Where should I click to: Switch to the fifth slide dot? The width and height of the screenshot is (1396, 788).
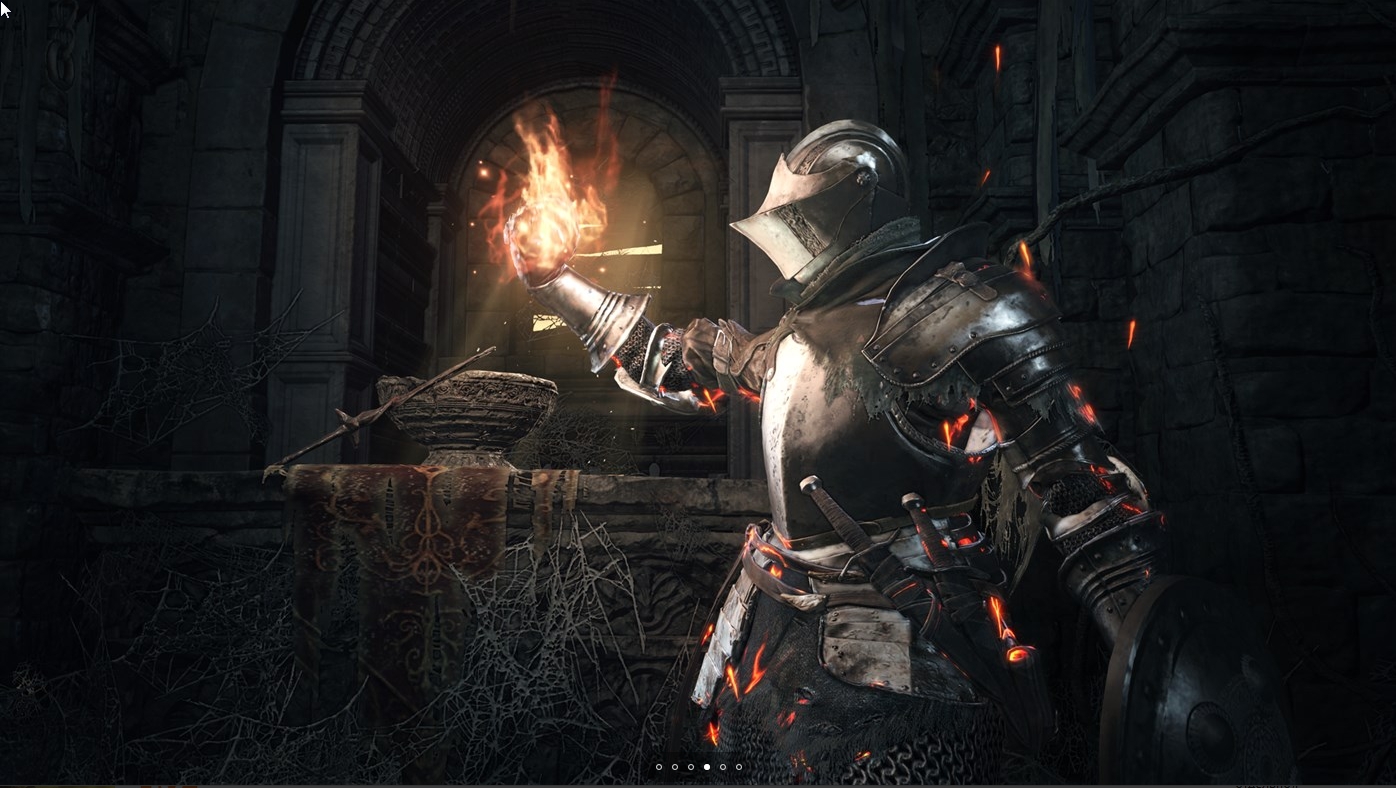click(723, 767)
